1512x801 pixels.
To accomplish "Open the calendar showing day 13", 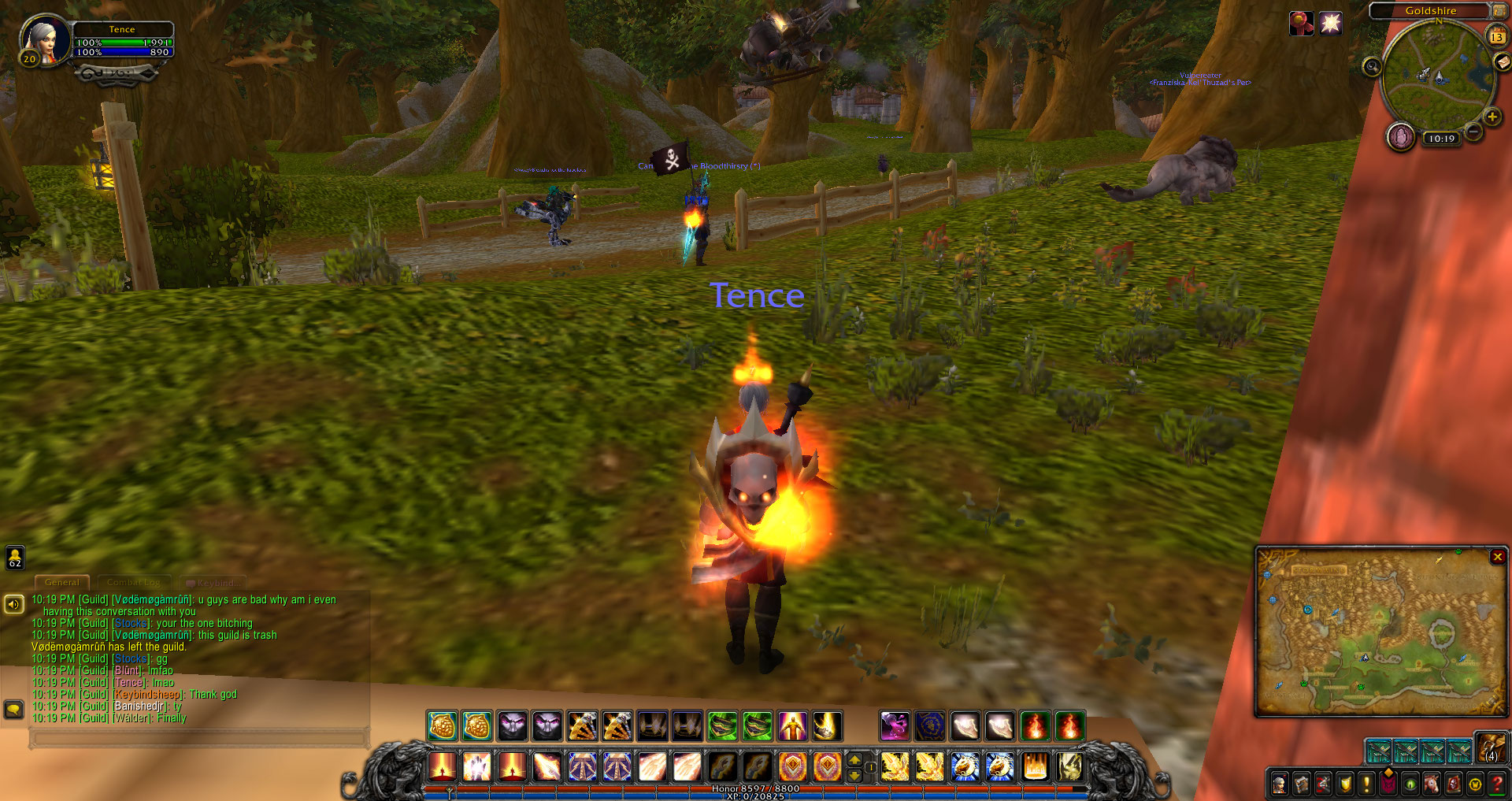I will (x=1496, y=36).
